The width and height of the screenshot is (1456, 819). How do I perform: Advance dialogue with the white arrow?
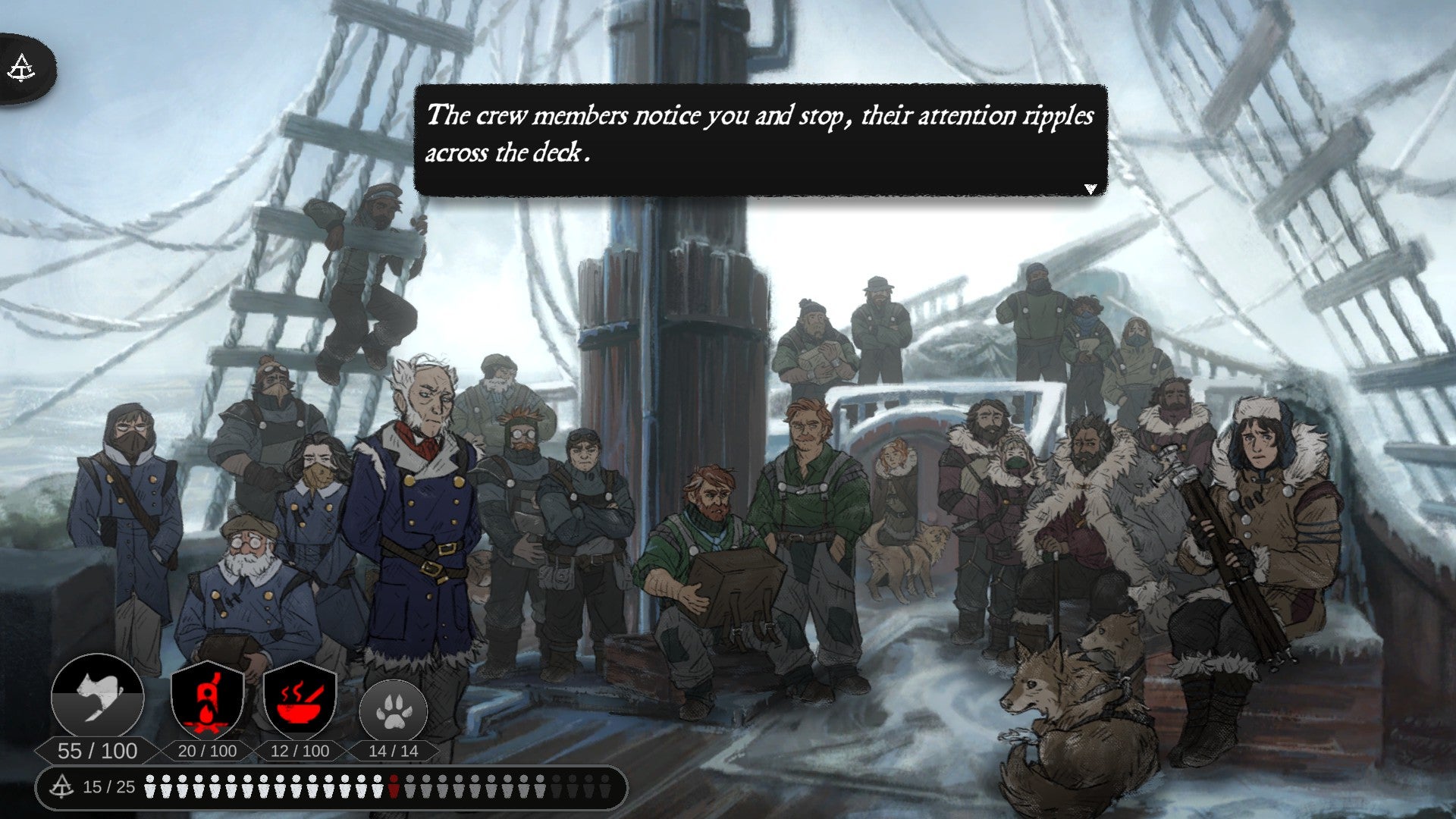[1090, 189]
